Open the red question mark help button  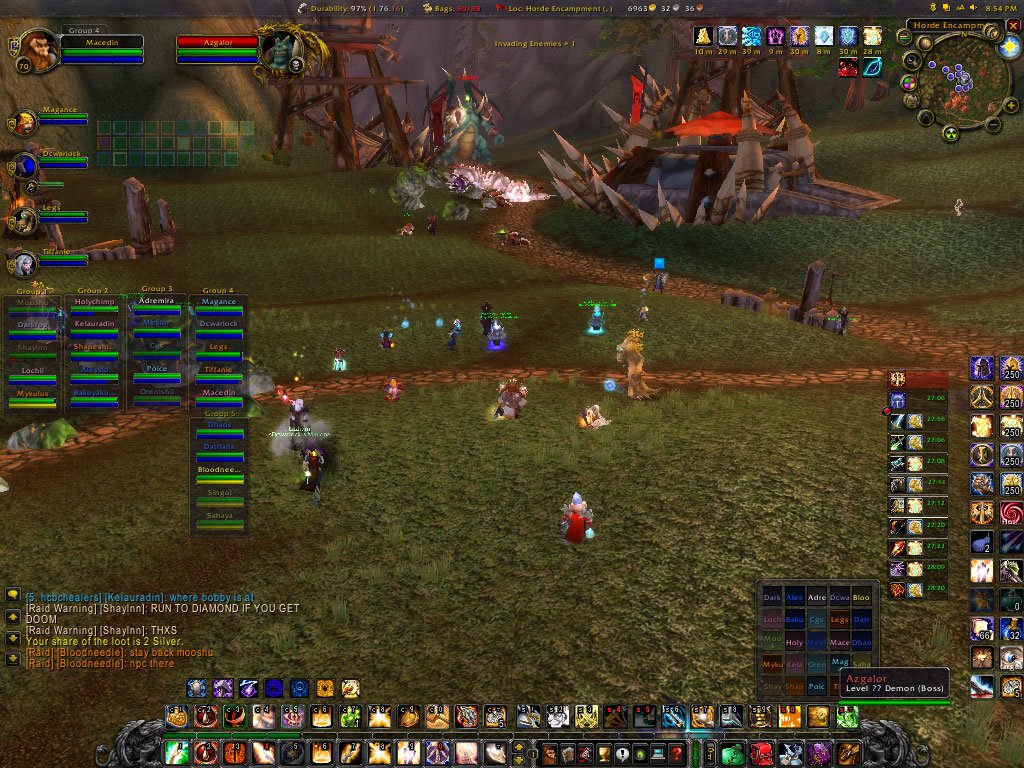tap(677, 753)
